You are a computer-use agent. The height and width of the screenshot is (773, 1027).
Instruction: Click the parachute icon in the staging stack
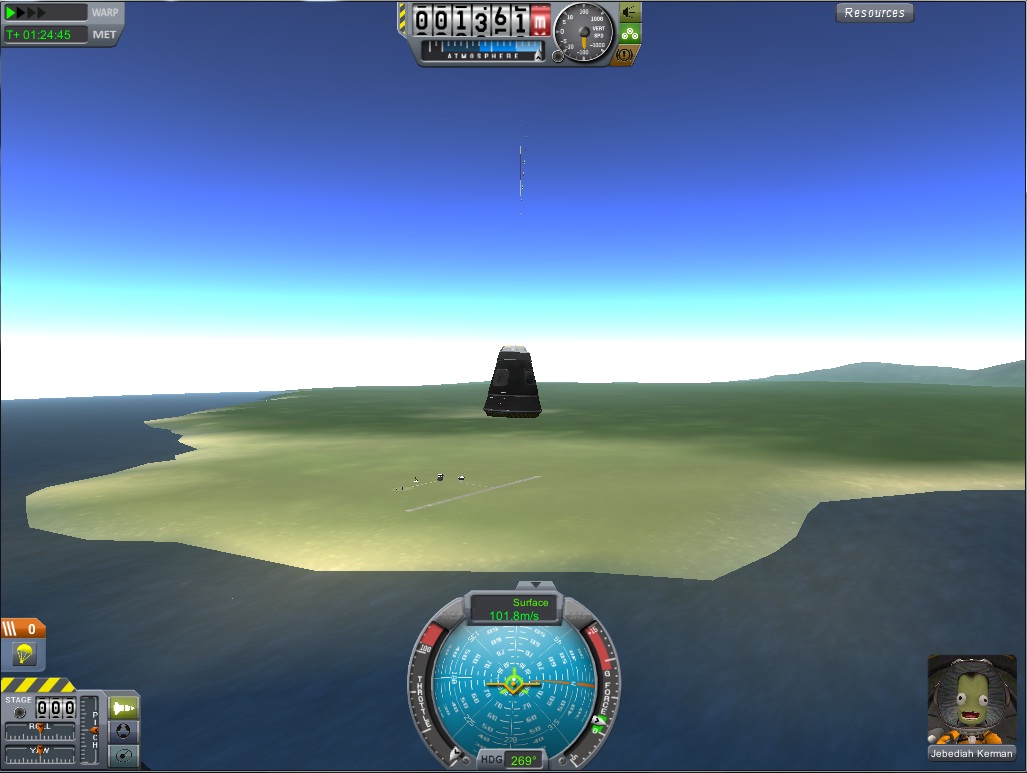(23, 654)
